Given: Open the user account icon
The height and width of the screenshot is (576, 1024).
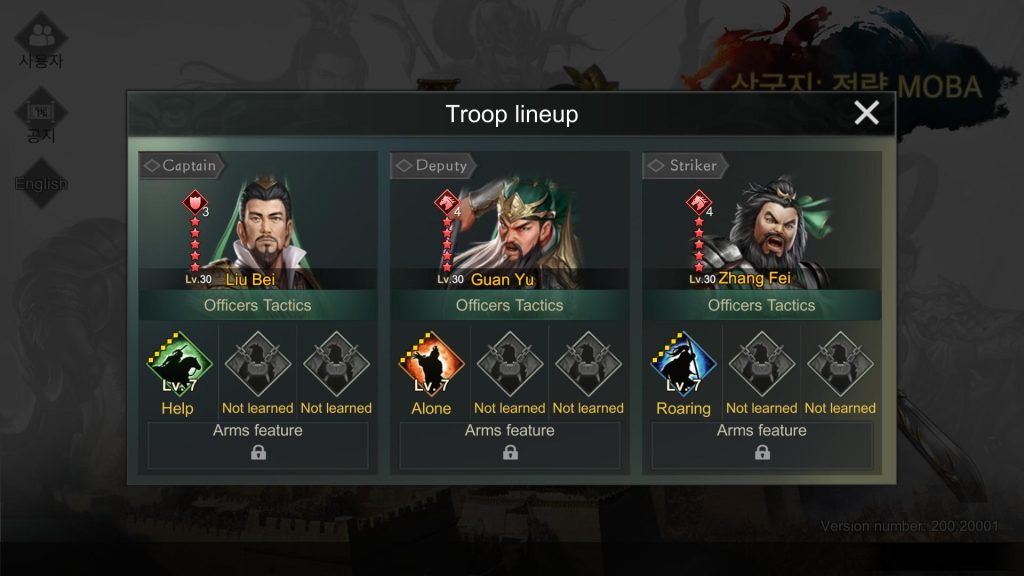Looking at the screenshot, I should (x=41, y=40).
